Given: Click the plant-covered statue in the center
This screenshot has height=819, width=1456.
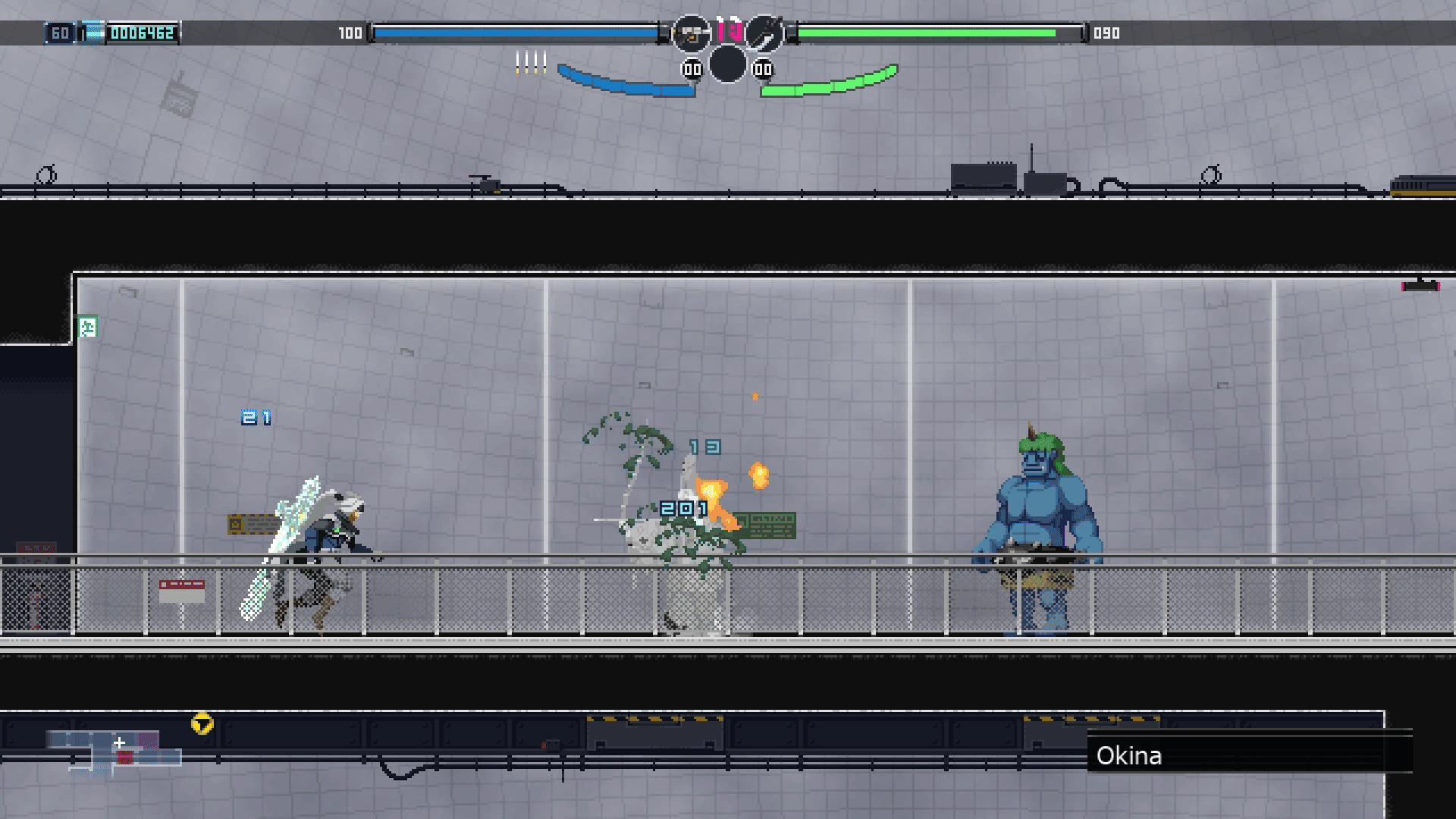Looking at the screenshot, I should click(682, 531).
